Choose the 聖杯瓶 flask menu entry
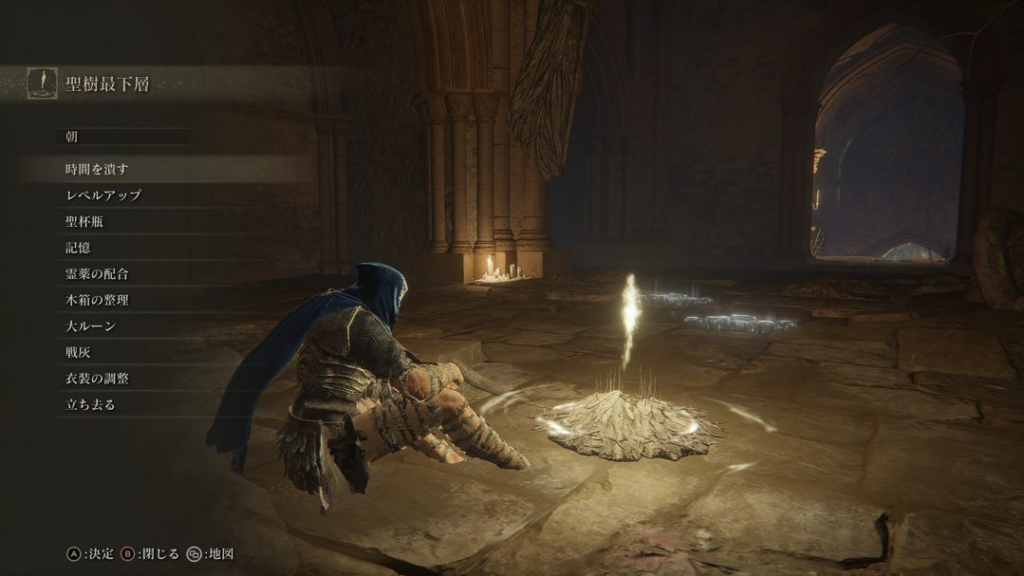Image resolution: width=1024 pixels, height=576 pixels. (84, 221)
